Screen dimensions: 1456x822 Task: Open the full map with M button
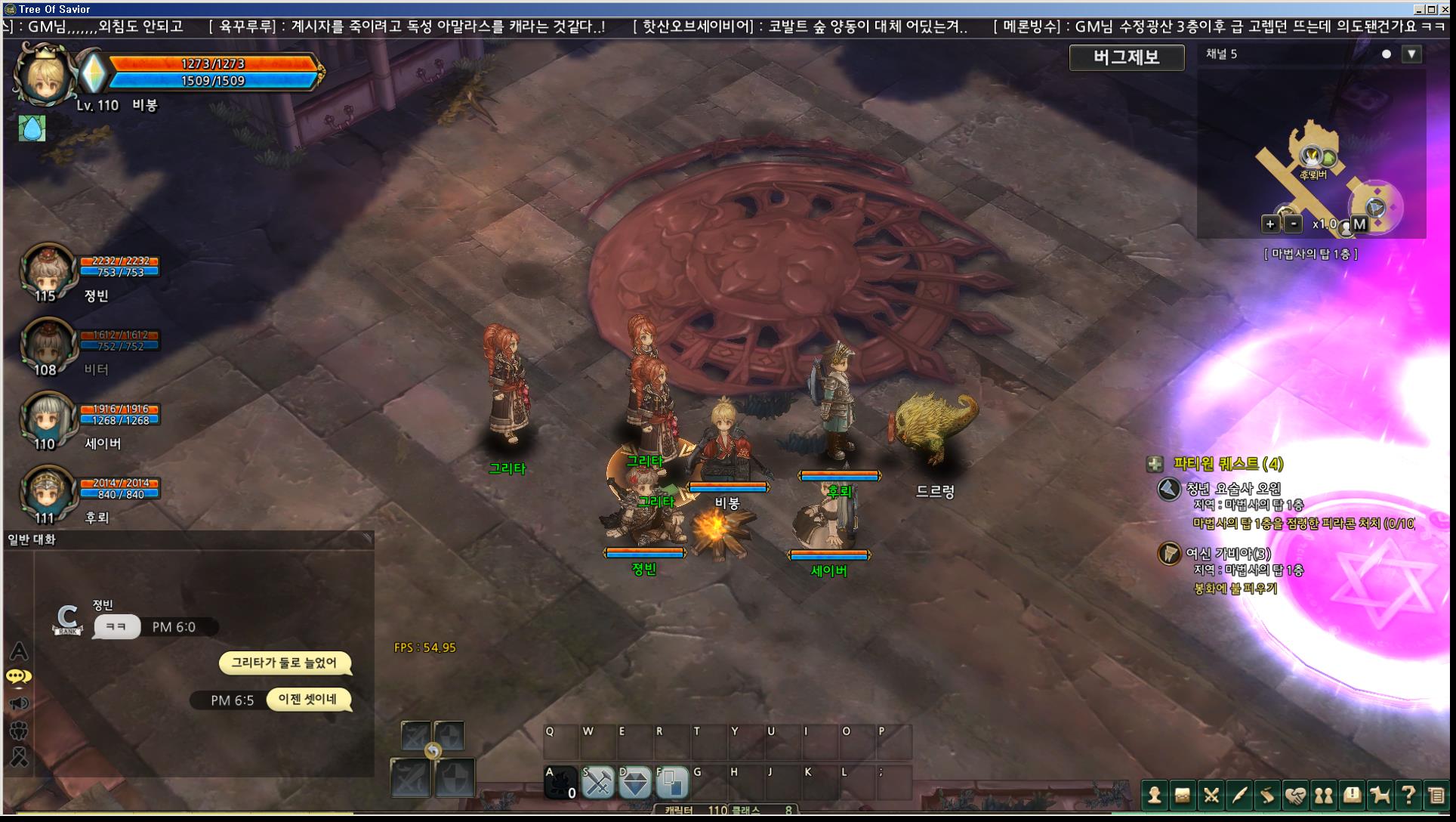coord(1359,224)
